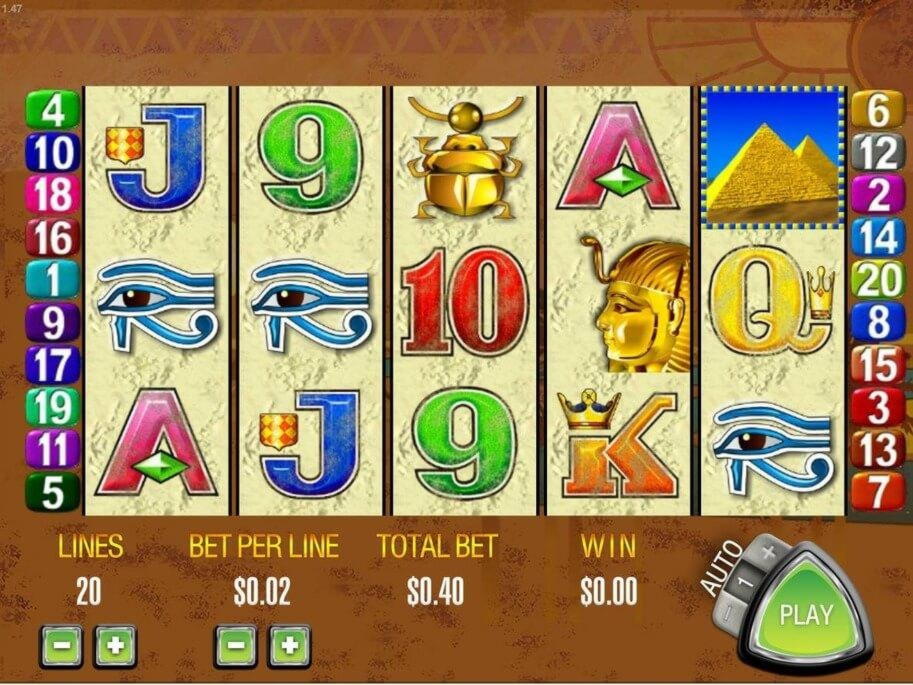Add more LINES with the plus button

115,645
